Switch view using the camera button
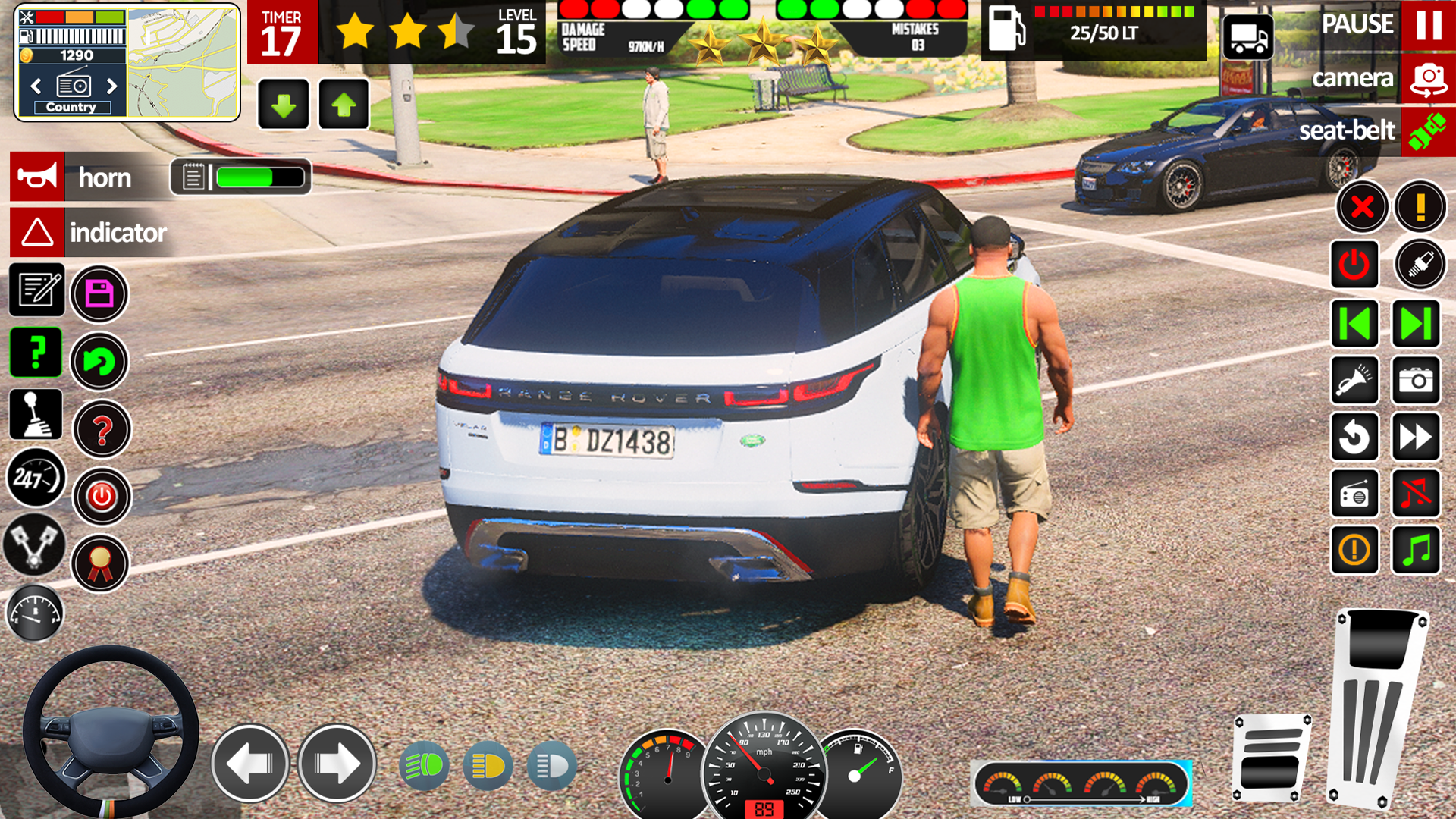This screenshot has width=1456, height=819. (1428, 79)
